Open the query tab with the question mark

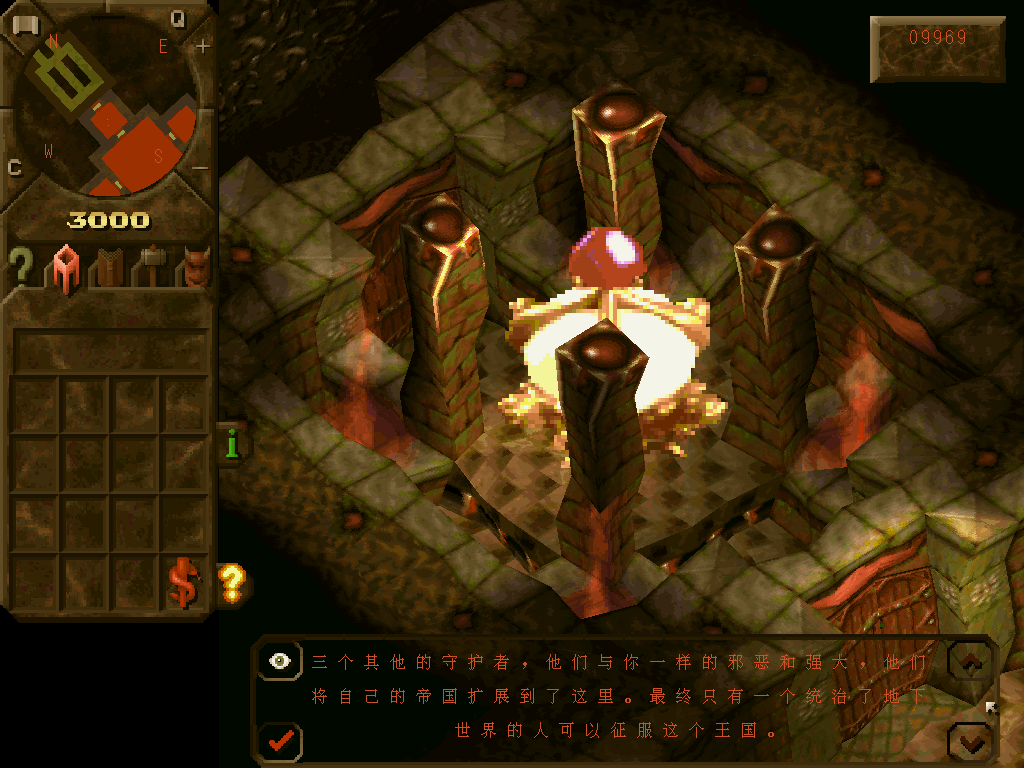point(20,268)
